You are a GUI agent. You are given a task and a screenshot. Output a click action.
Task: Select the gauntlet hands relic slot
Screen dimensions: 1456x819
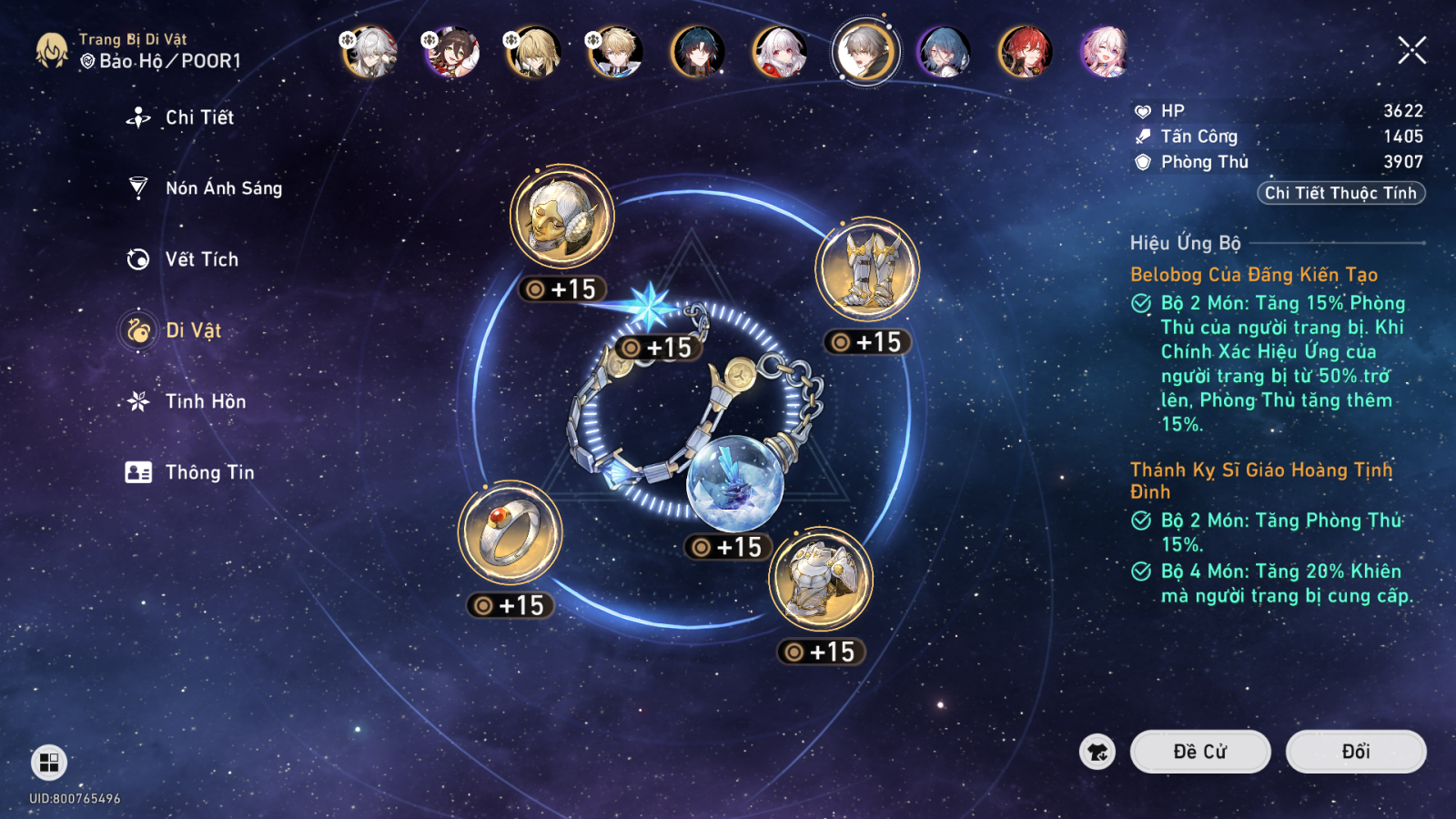click(820, 580)
